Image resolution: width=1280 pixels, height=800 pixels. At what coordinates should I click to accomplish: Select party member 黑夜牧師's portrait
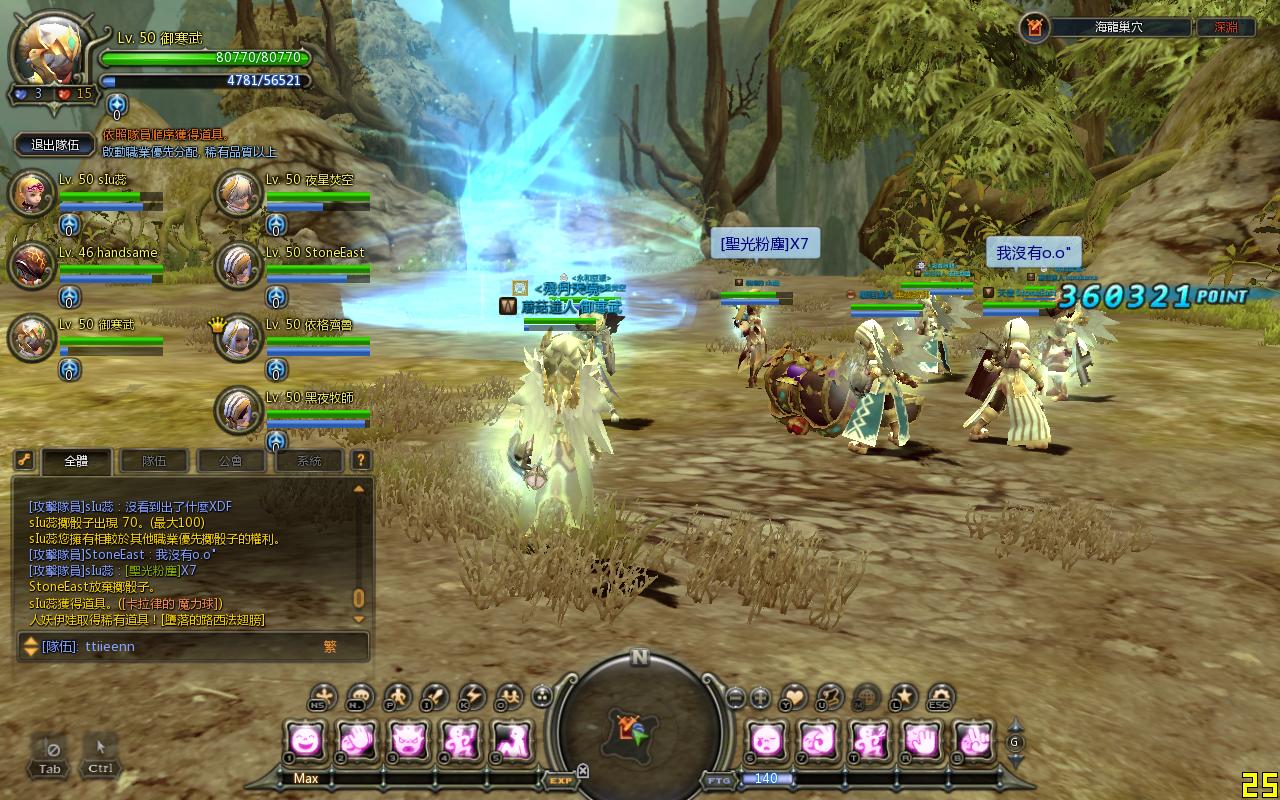click(x=238, y=410)
